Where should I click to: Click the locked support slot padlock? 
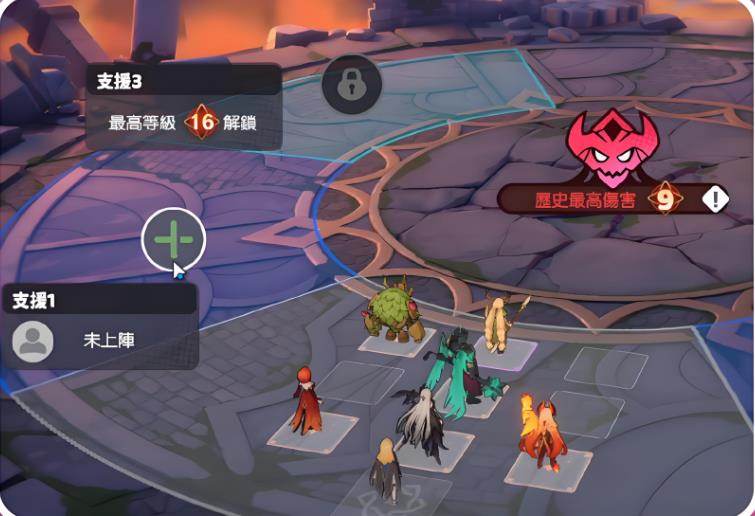pos(351,84)
